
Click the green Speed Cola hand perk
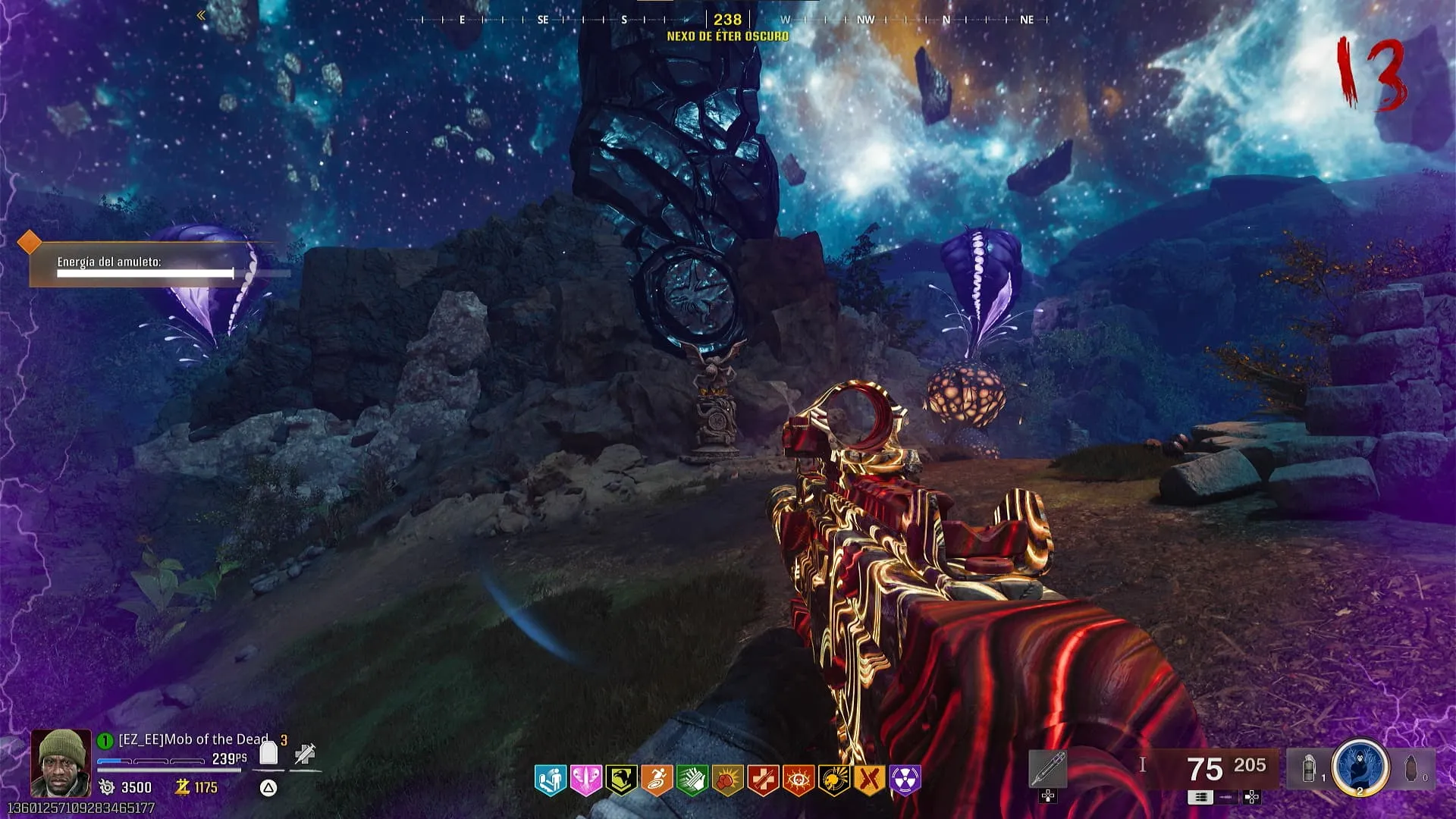(692, 780)
